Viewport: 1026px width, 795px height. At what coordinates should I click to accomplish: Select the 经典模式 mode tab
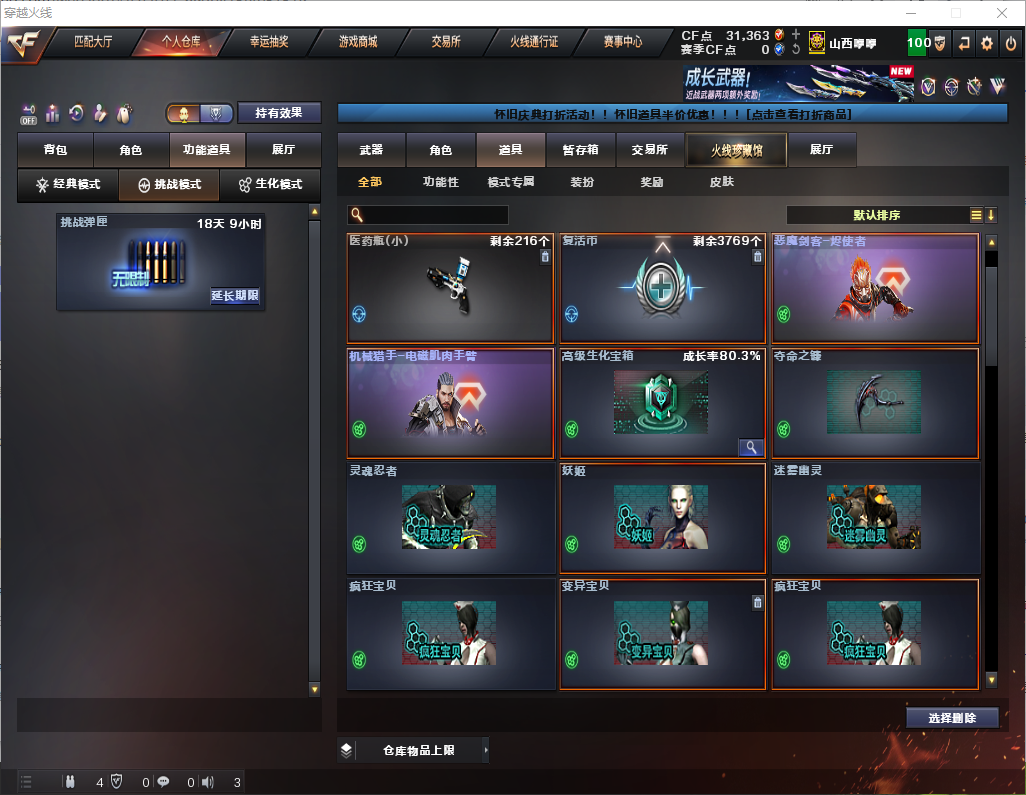[x=68, y=185]
